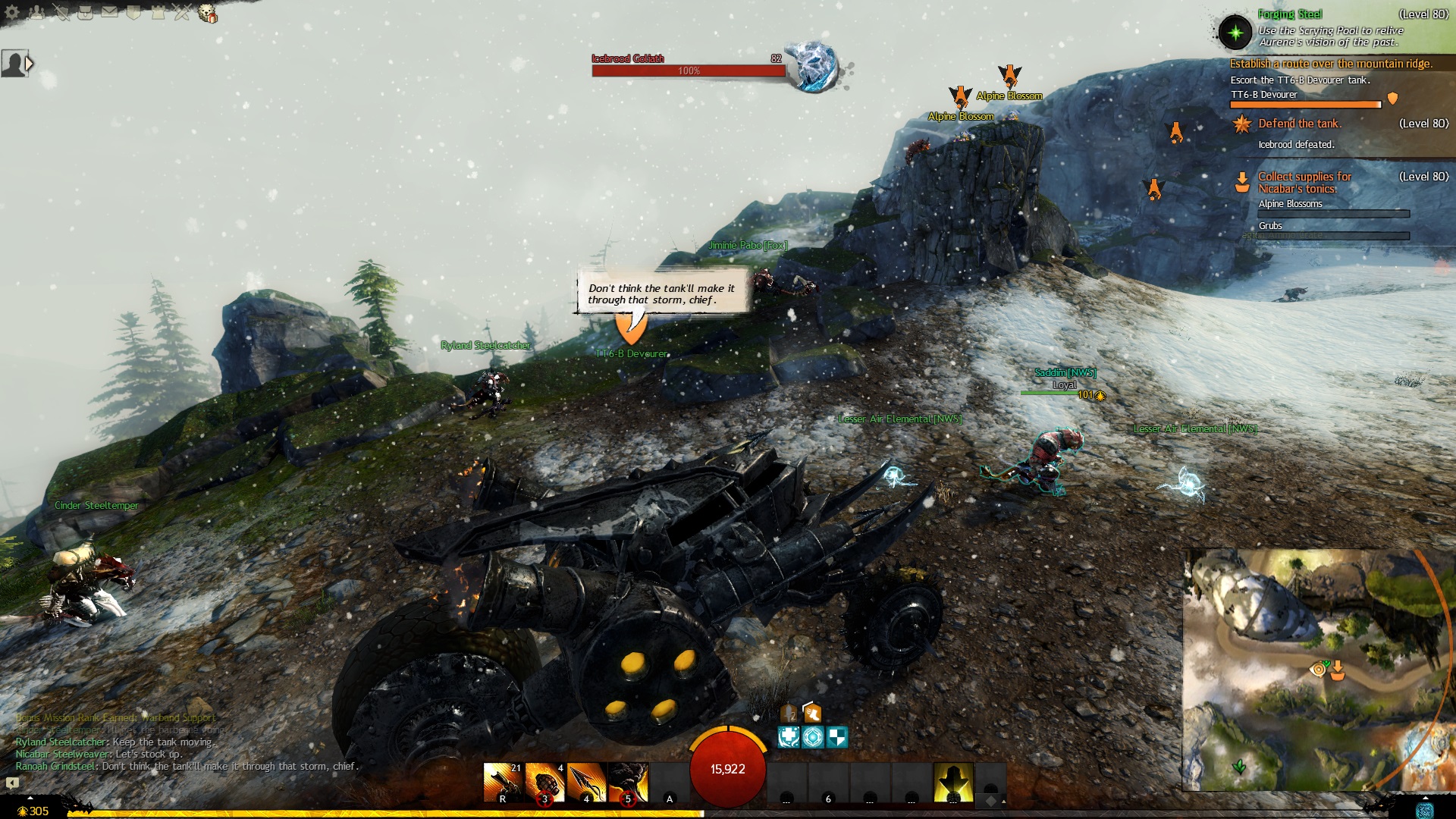Open the game menu gear icon
The height and width of the screenshot is (819, 1456).
pos(12,13)
